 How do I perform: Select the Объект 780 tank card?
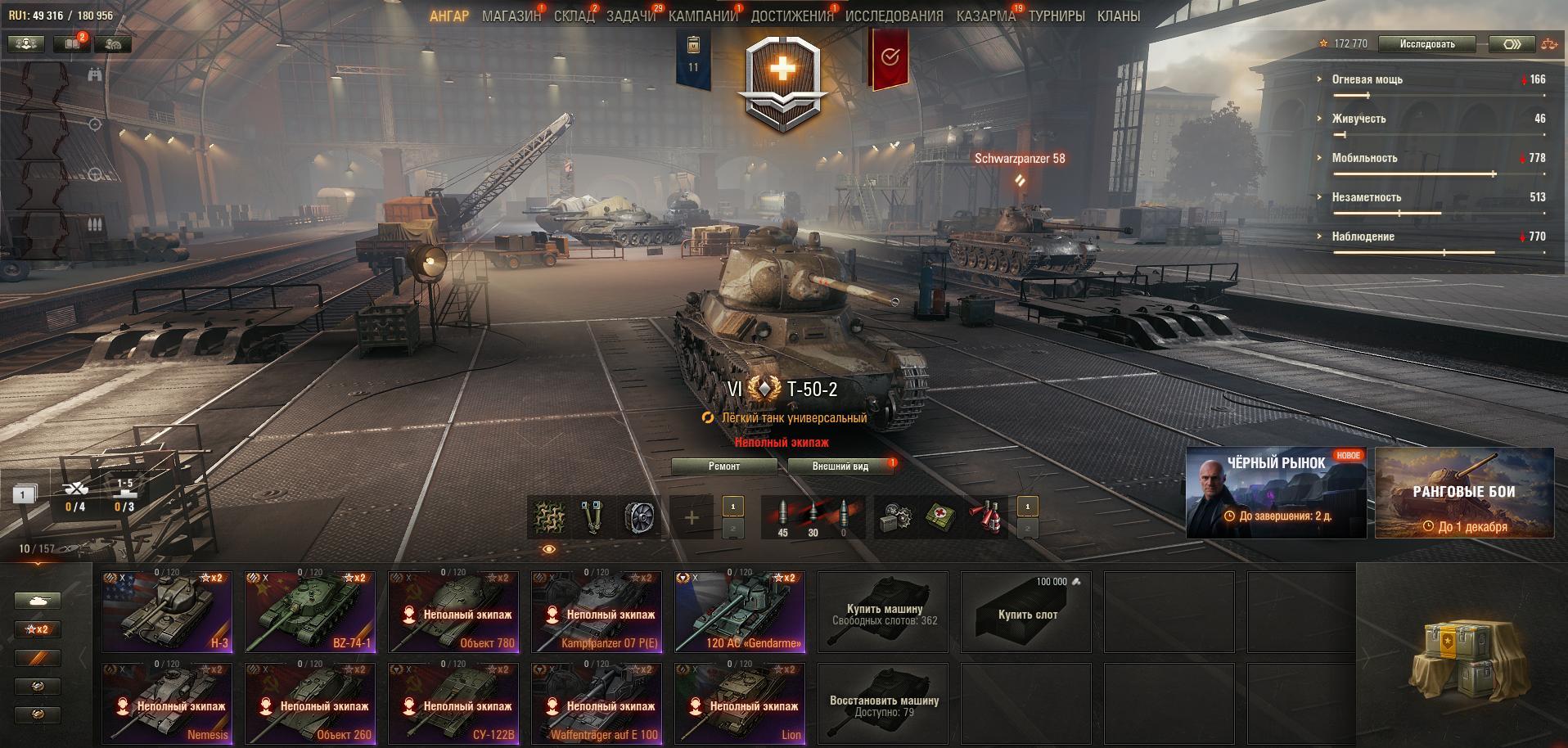[x=453, y=612]
